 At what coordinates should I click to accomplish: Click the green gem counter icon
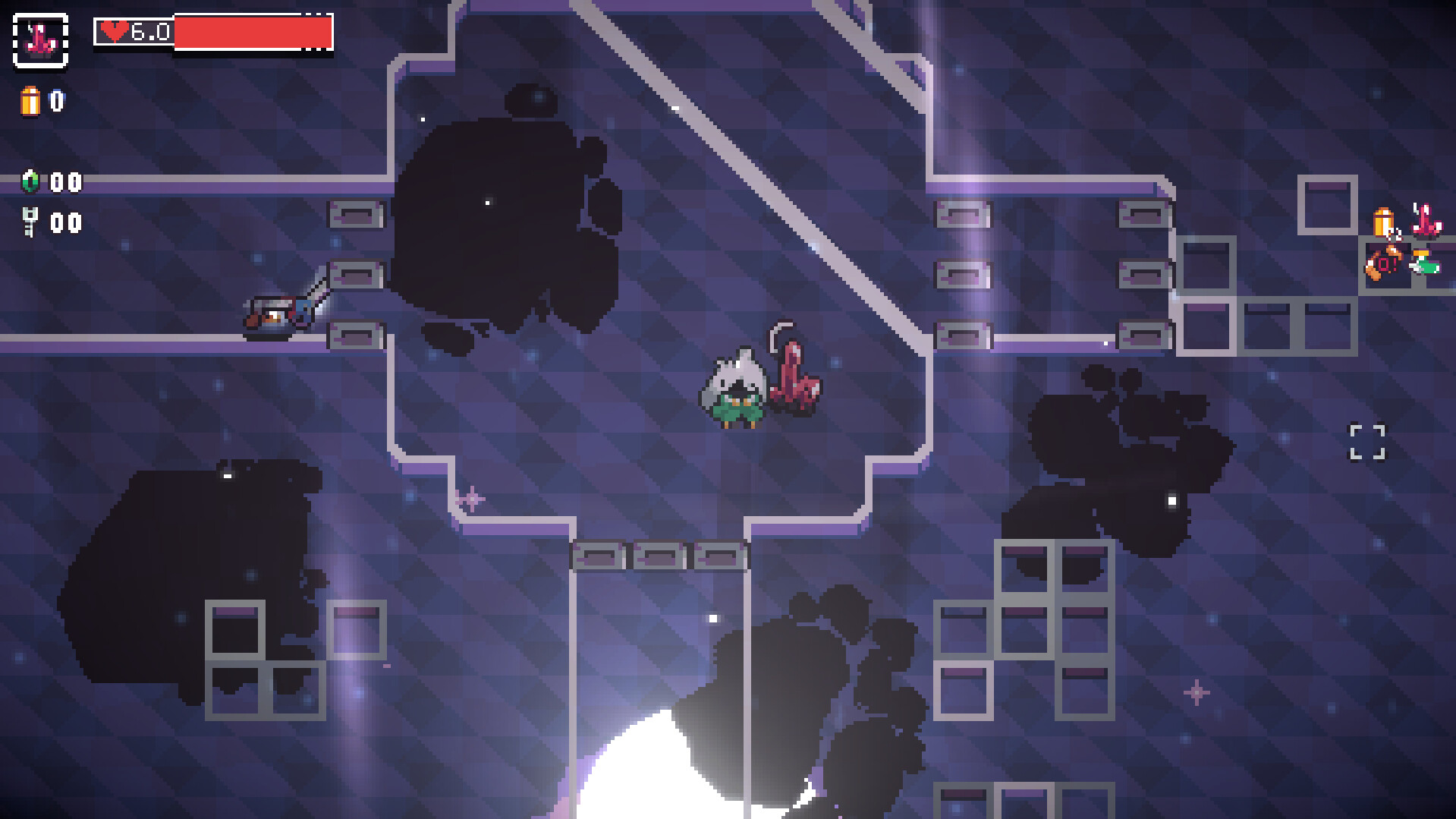tap(29, 182)
